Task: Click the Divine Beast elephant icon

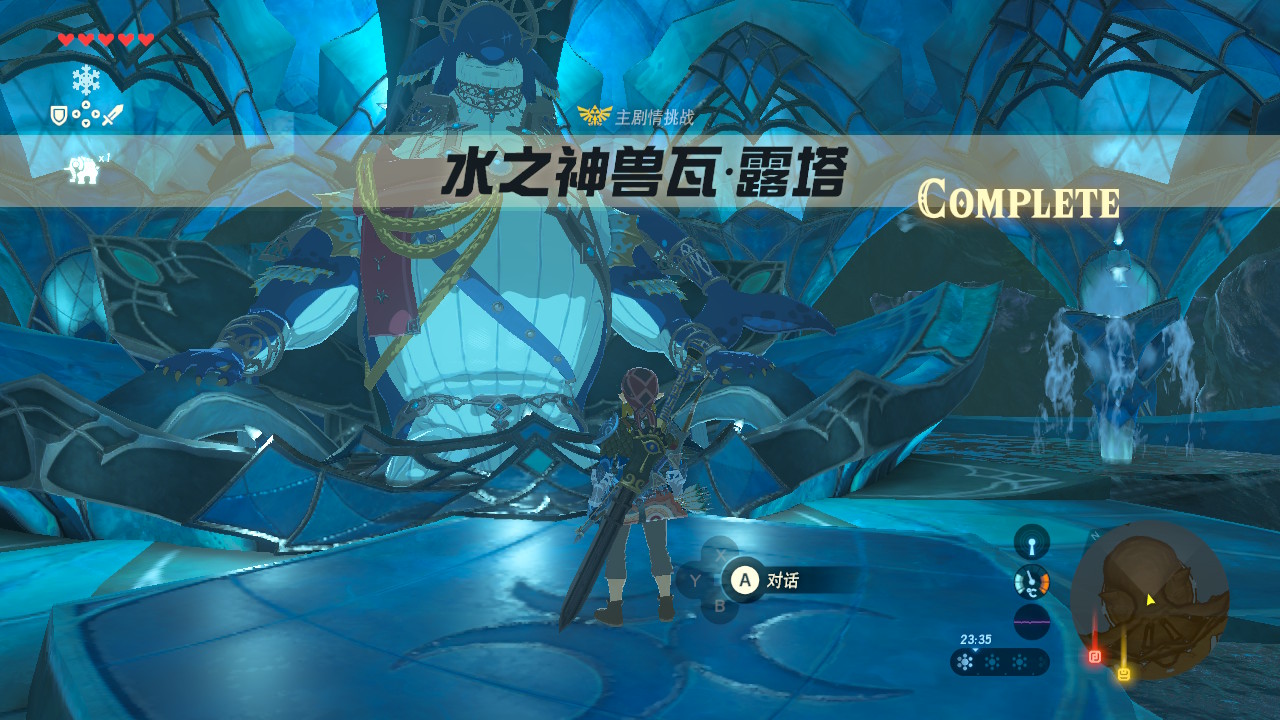Action: click(x=83, y=170)
